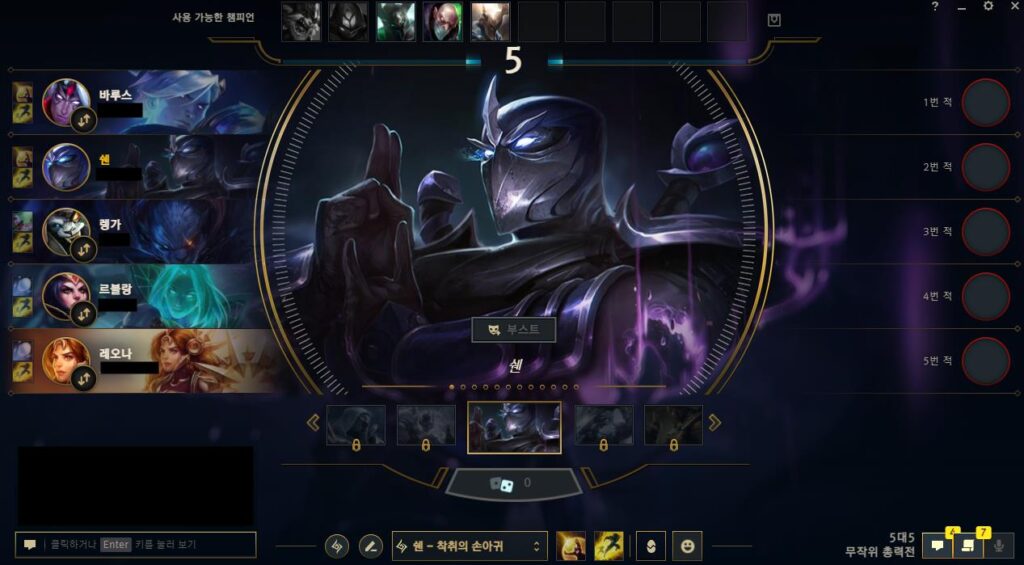Viewport: 1024px width, 565px height.
Task: Close the client window
Action: click(1012, 7)
